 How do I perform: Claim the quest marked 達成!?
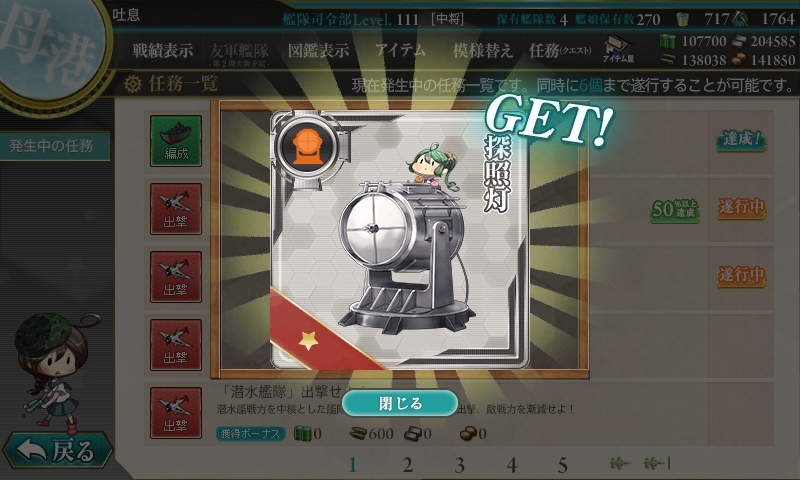[x=741, y=140]
